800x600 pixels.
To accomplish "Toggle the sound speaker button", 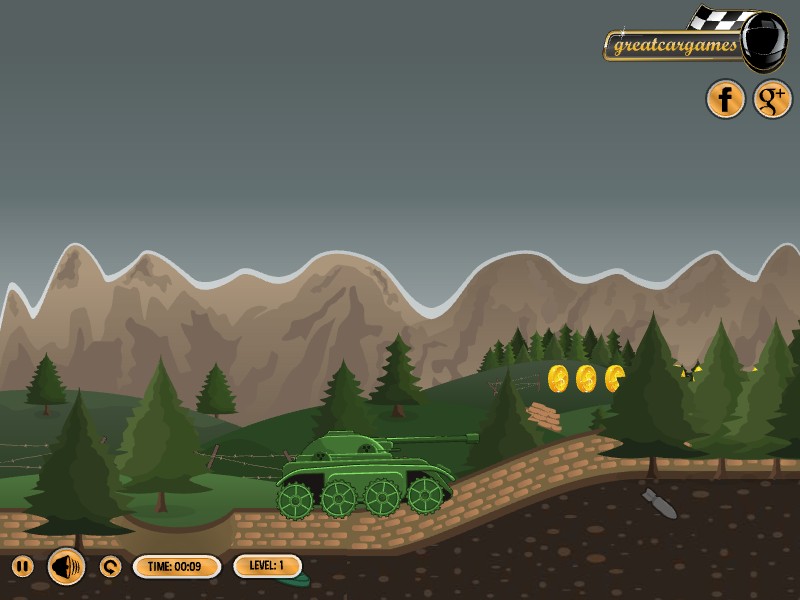I will pyautogui.click(x=66, y=567).
